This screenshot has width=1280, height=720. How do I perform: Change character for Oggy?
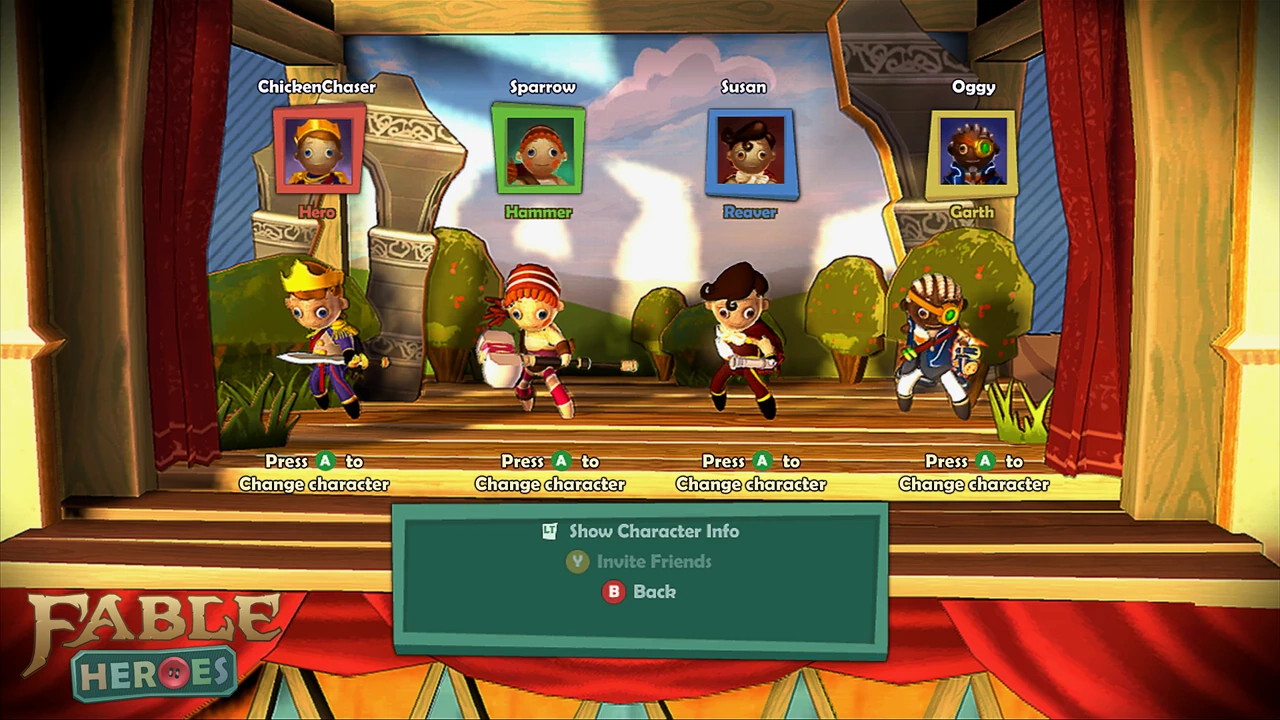point(973,472)
